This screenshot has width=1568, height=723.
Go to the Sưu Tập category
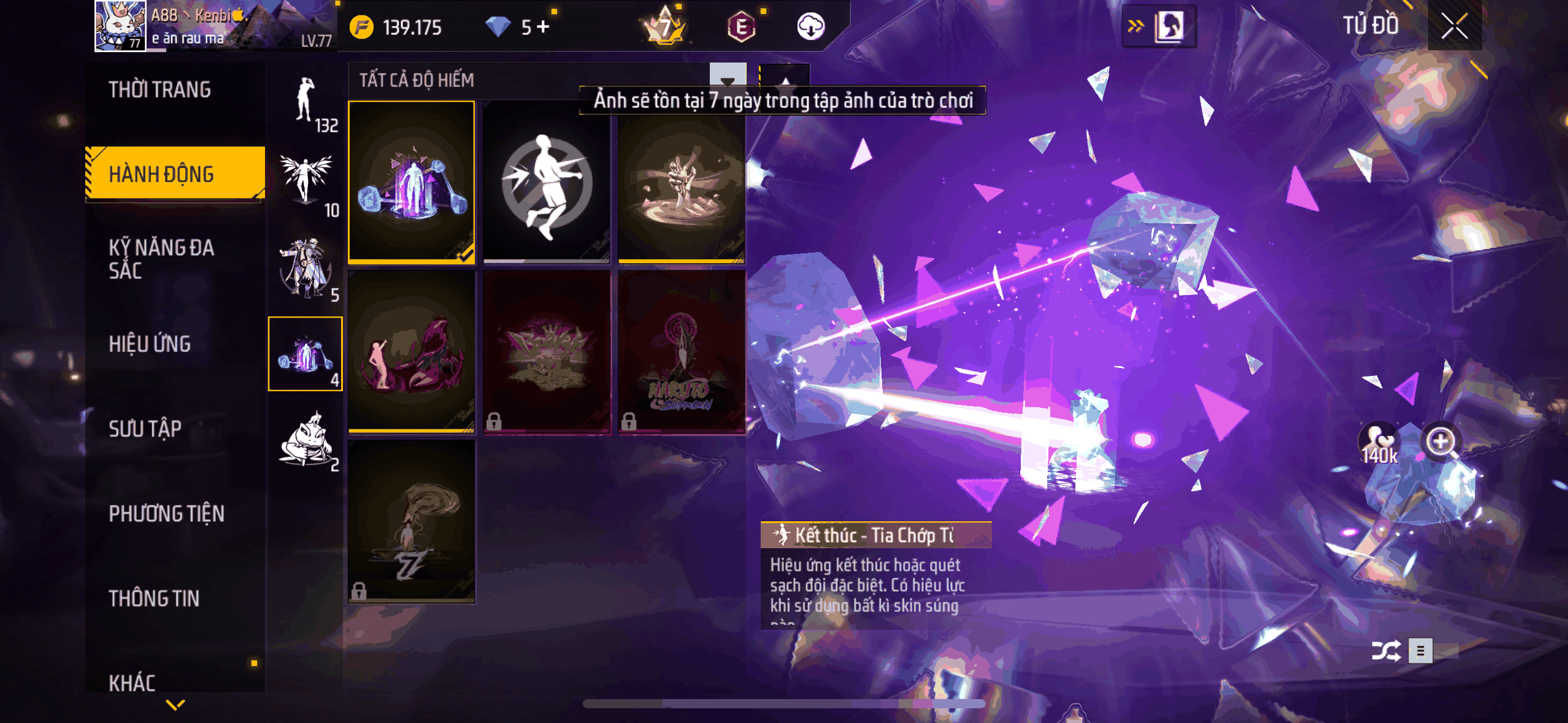145,428
